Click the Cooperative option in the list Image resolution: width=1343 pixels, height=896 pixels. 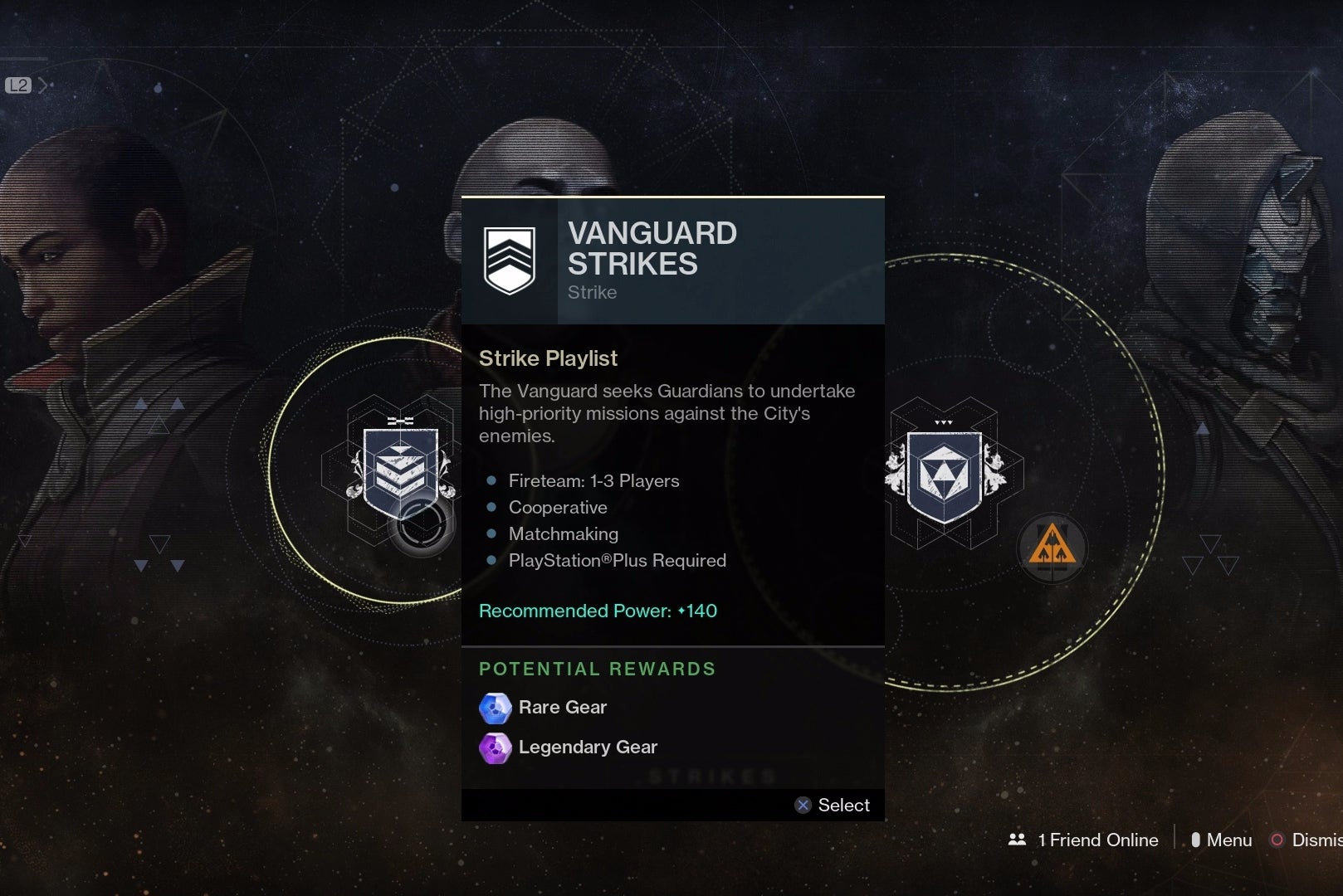(557, 507)
